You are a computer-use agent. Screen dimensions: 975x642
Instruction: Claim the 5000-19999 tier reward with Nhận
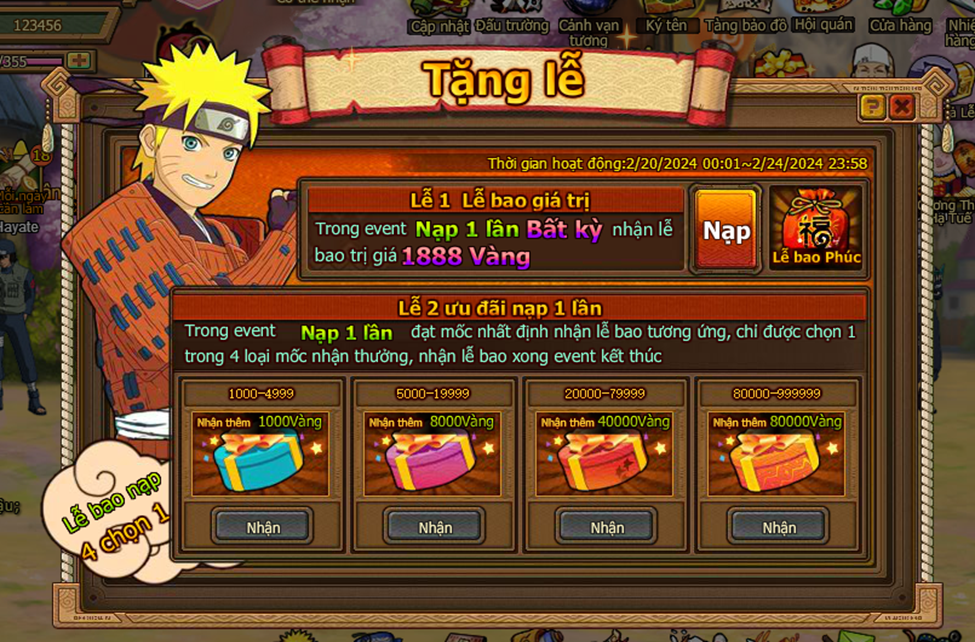[x=435, y=526]
